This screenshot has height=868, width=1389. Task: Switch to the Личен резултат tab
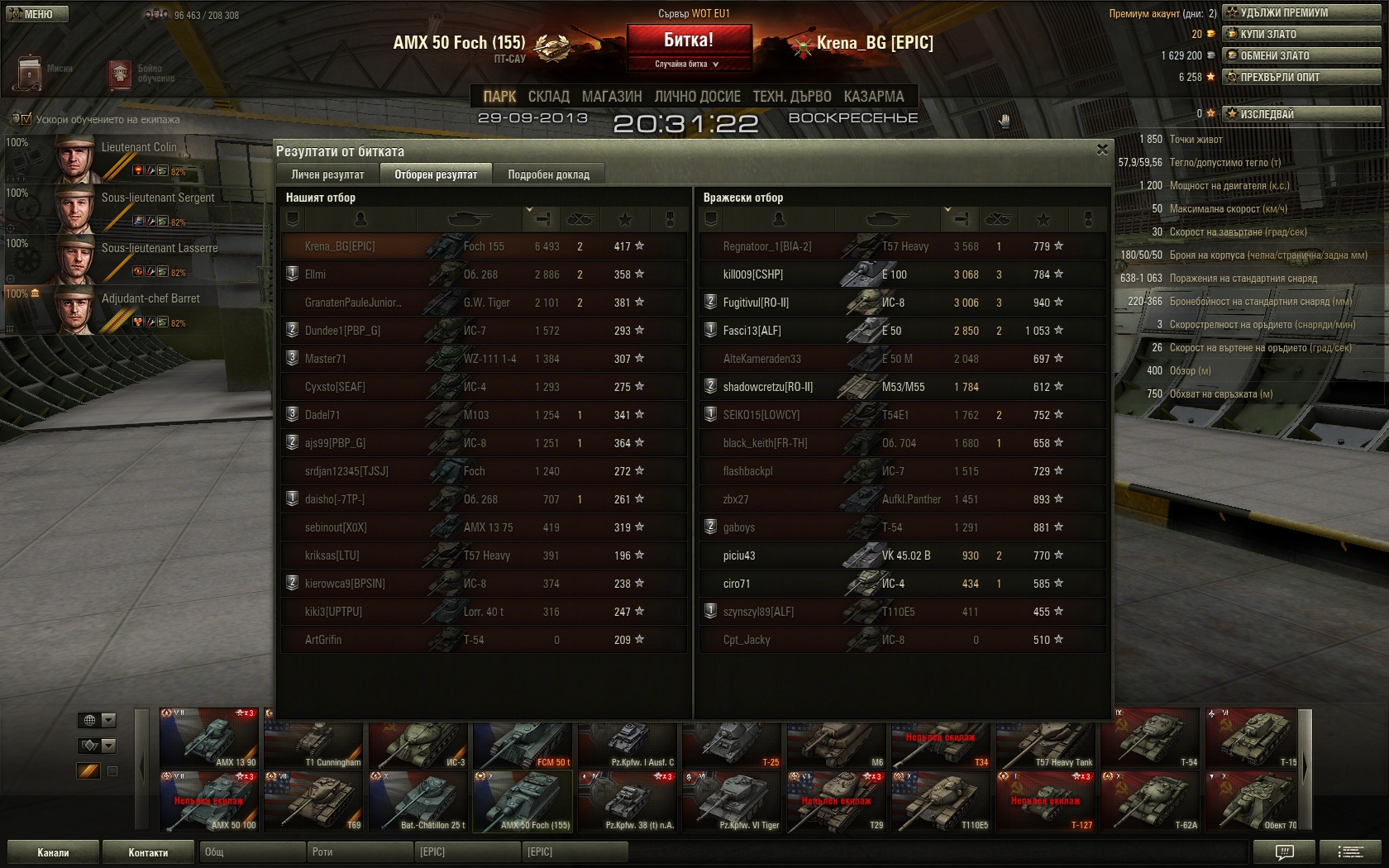tap(327, 174)
